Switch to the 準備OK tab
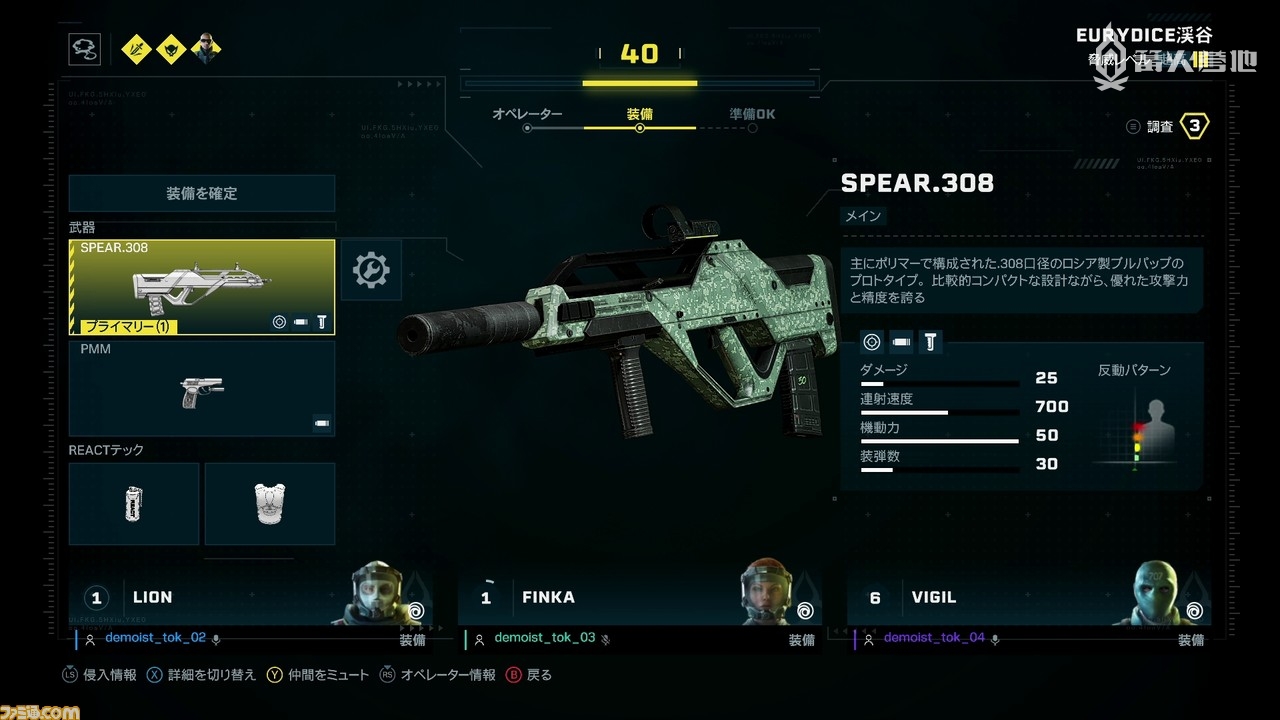 tap(752, 115)
